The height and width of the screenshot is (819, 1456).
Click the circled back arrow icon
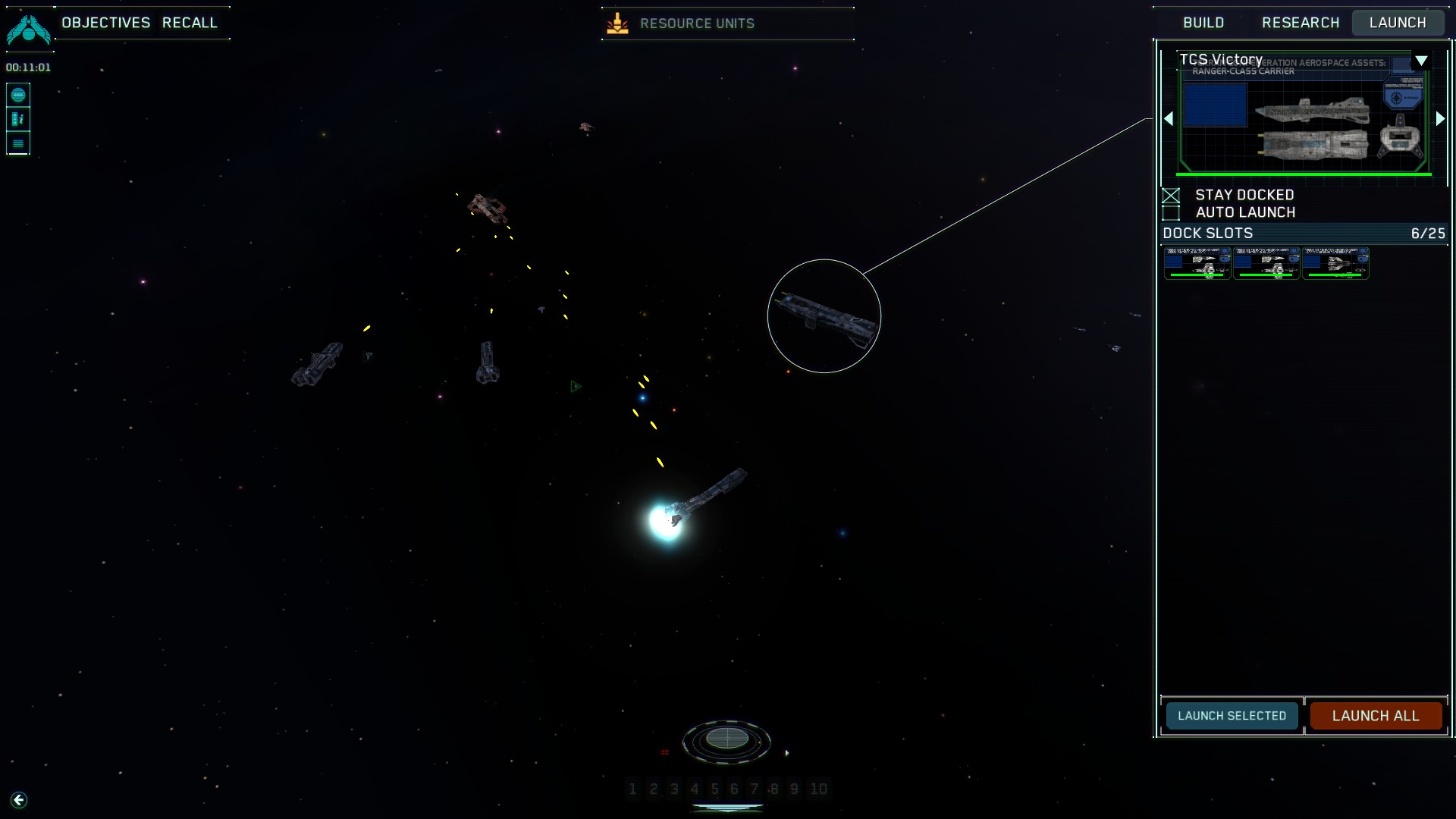[x=19, y=800]
